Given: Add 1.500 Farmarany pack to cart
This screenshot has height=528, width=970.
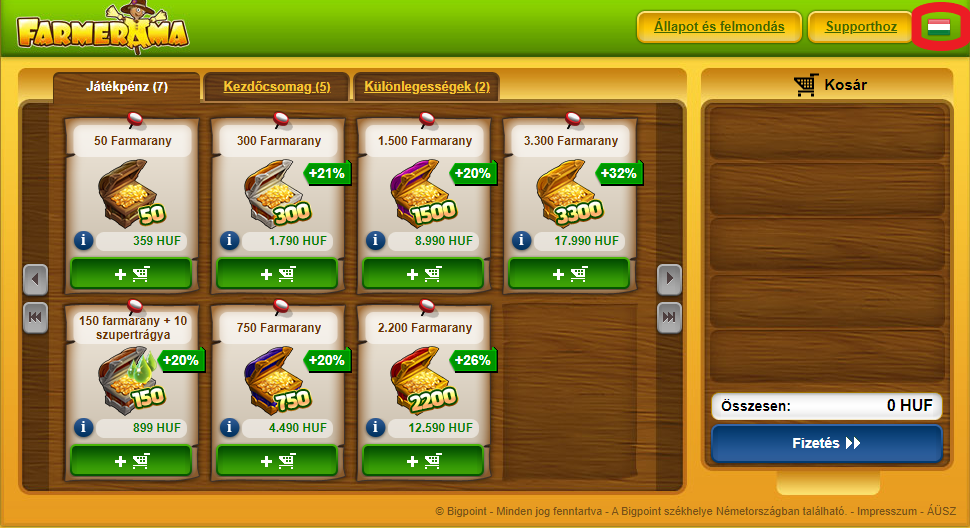Looking at the screenshot, I should pos(422,273).
